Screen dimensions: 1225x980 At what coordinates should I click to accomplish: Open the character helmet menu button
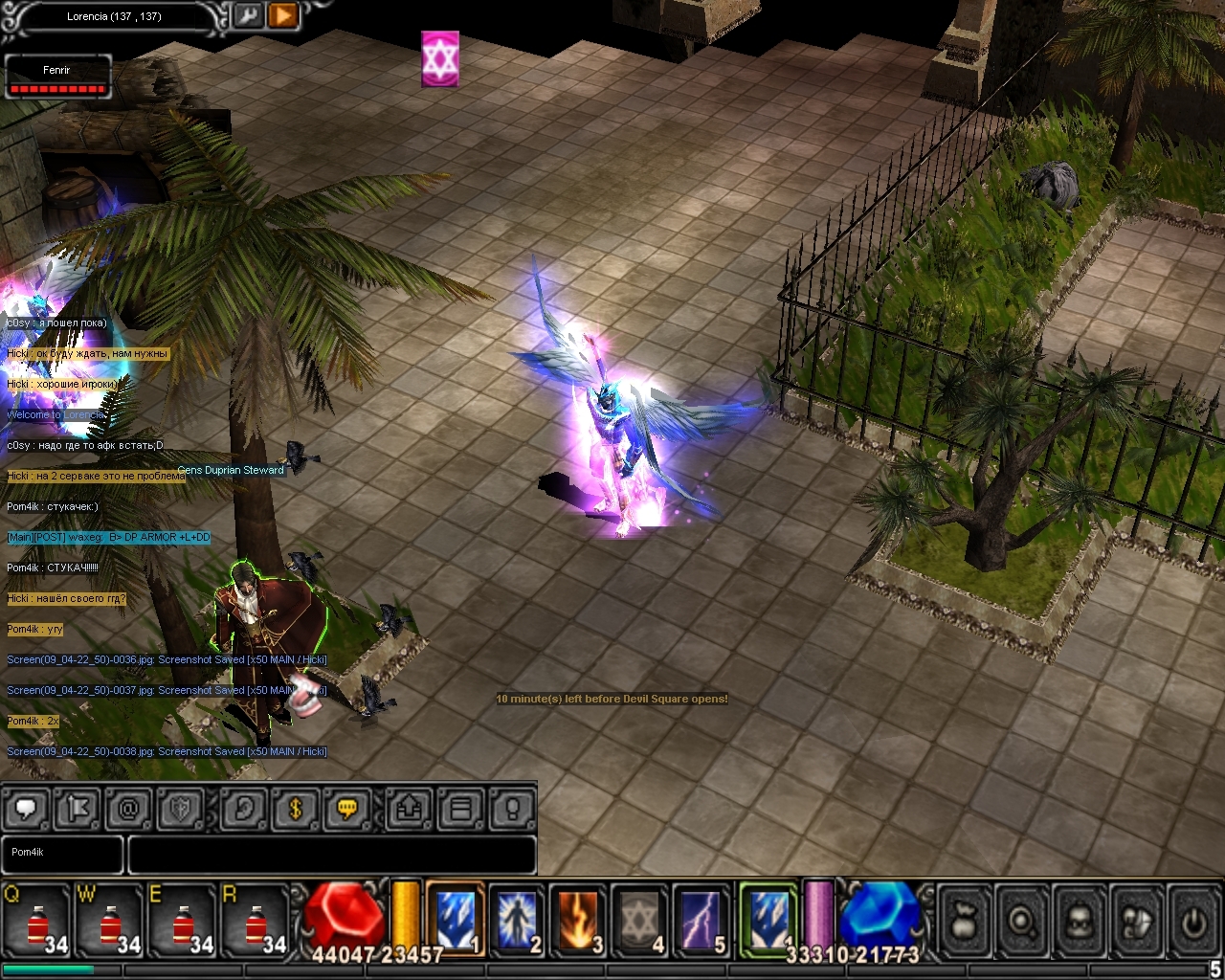pyautogui.click(x=1080, y=921)
